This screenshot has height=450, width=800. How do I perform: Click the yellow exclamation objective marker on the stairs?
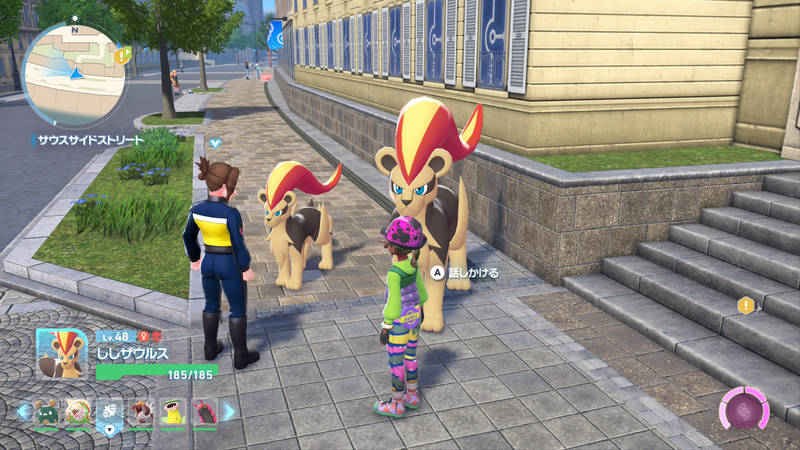745,305
